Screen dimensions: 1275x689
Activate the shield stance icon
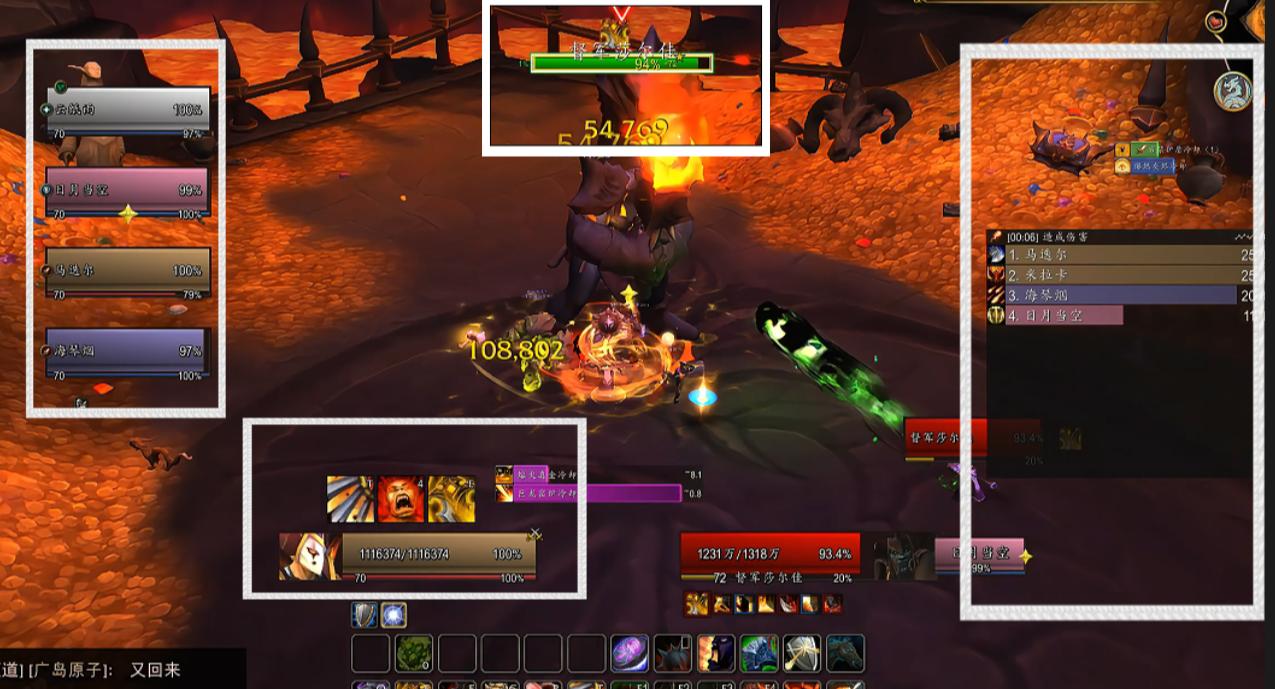tap(364, 615)
